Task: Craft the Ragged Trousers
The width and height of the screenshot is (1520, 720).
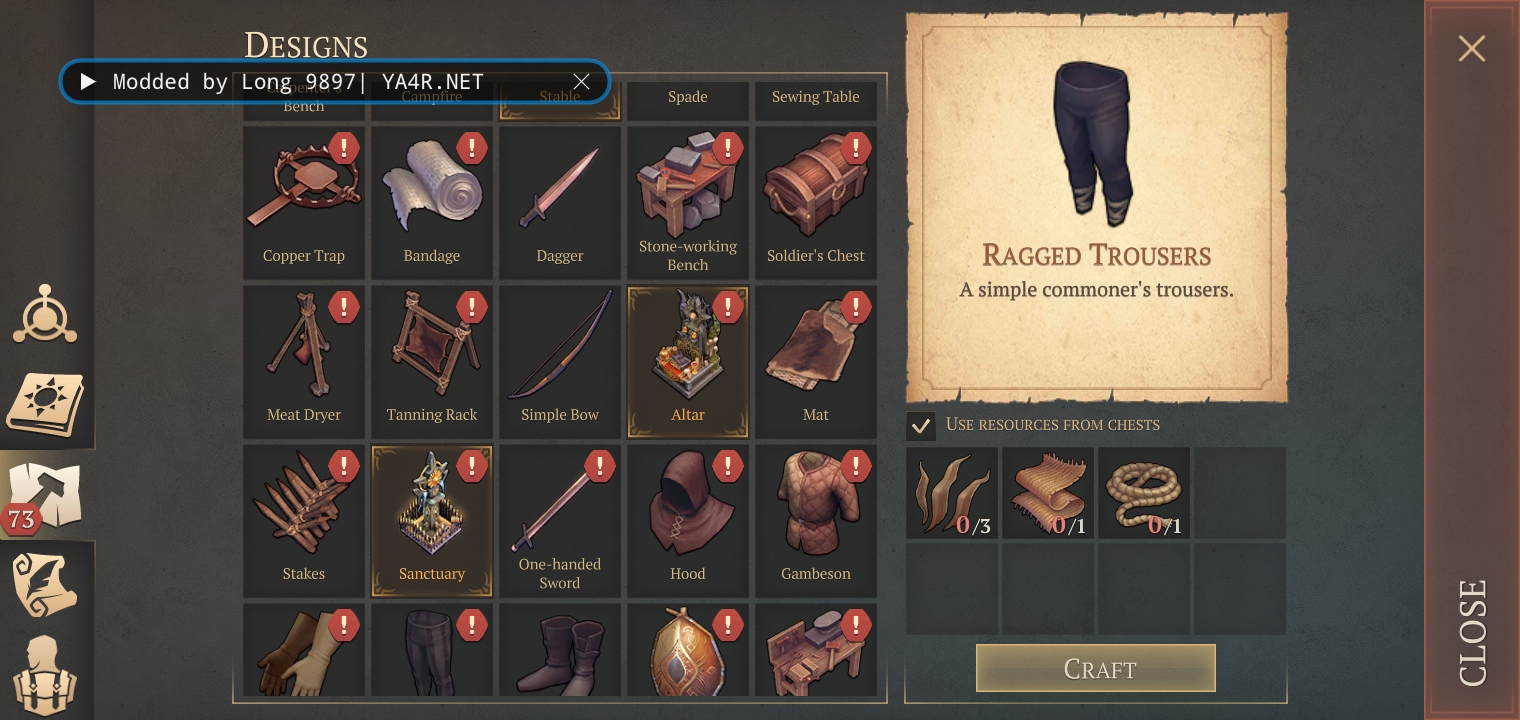Action: [1095, 668]
